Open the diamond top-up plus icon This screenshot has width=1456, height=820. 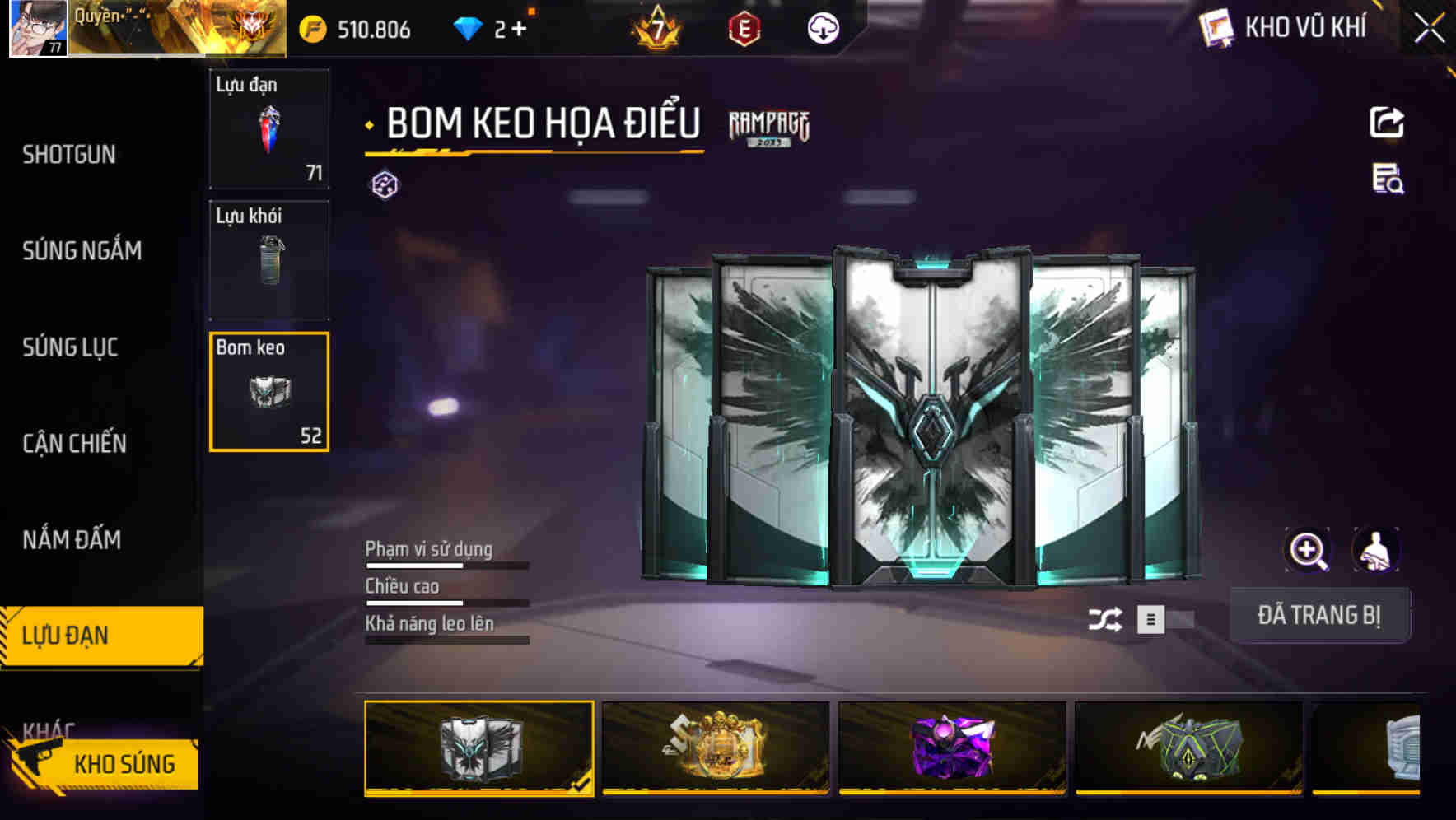[x=520, y=30]
